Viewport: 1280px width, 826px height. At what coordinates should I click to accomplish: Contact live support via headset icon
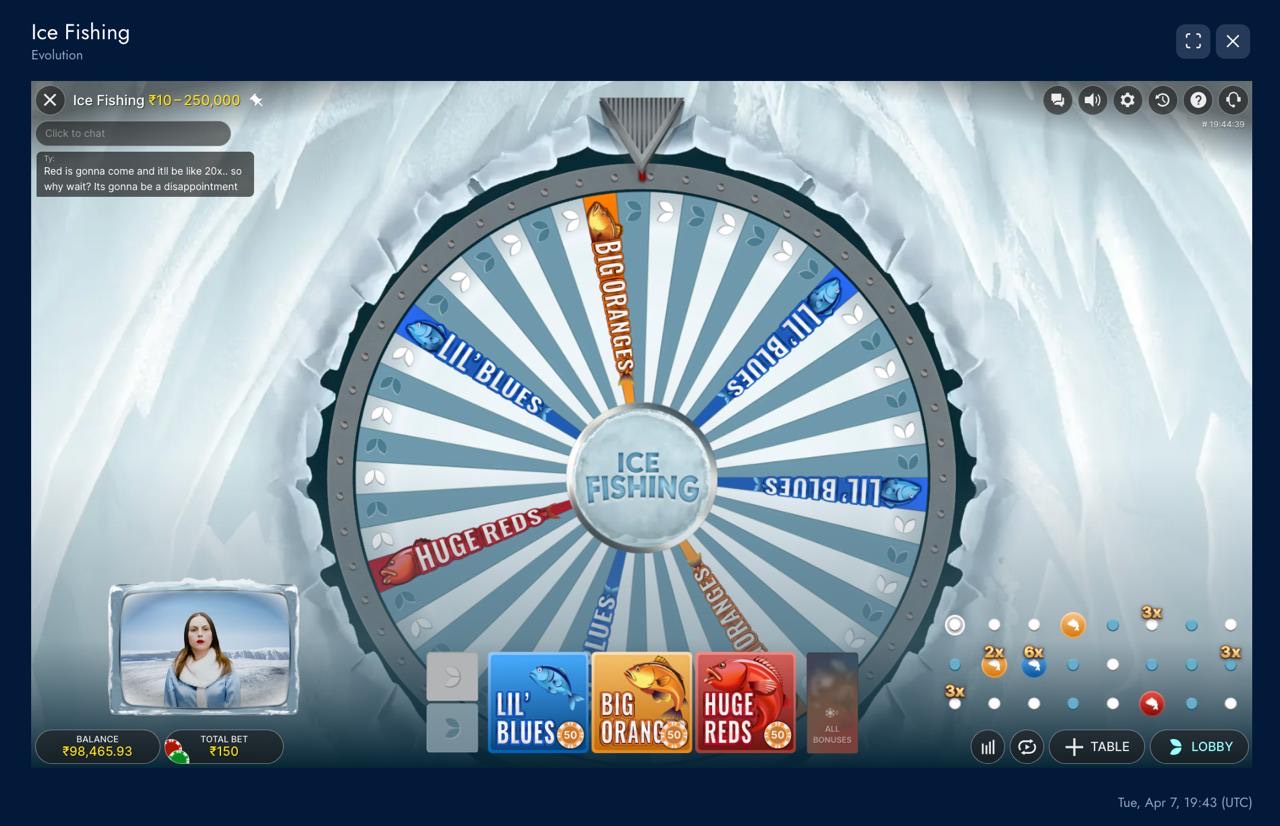click(x=1232, y=100)
